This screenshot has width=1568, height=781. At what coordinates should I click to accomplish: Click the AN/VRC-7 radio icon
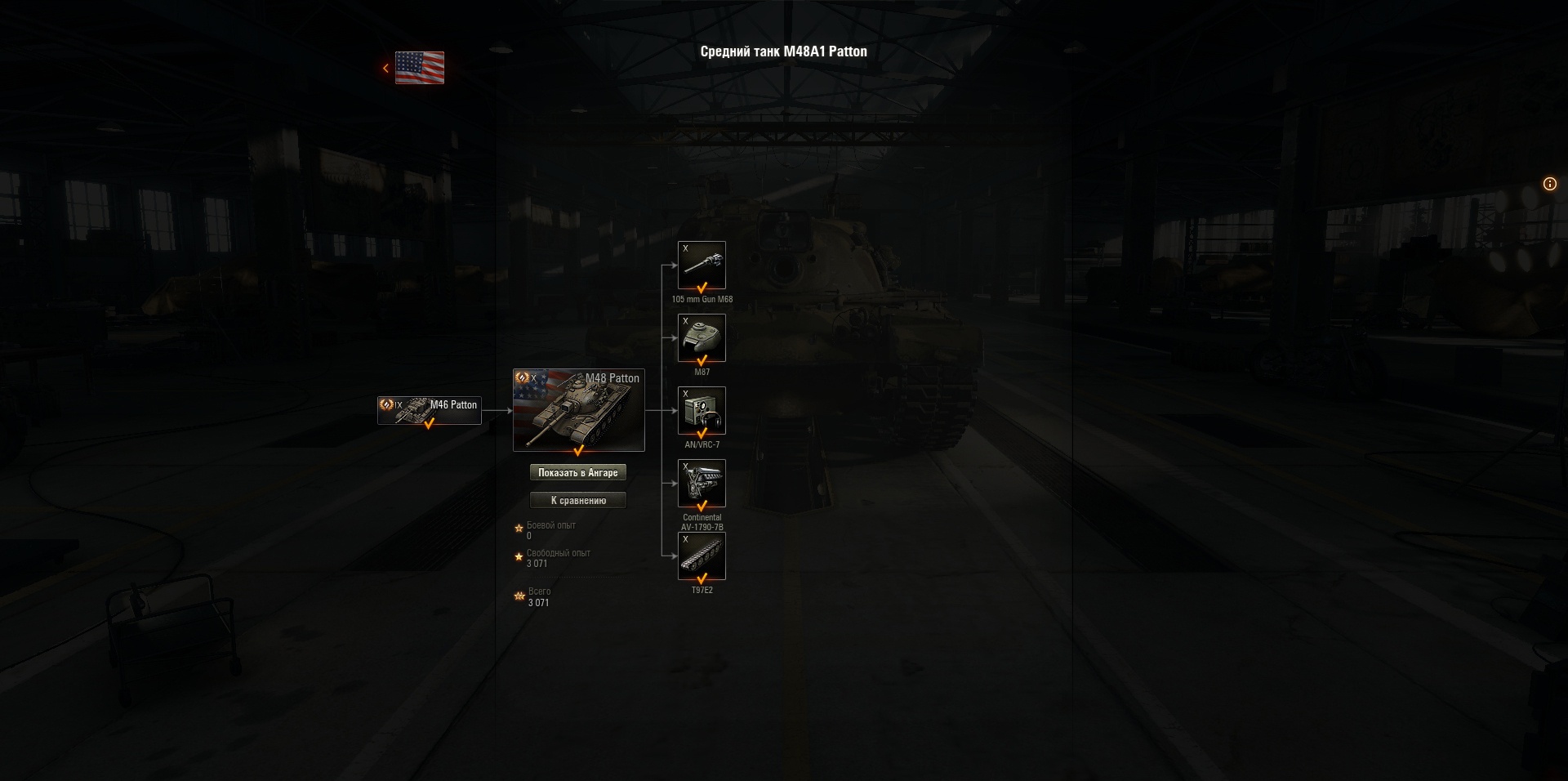(702, 409)
